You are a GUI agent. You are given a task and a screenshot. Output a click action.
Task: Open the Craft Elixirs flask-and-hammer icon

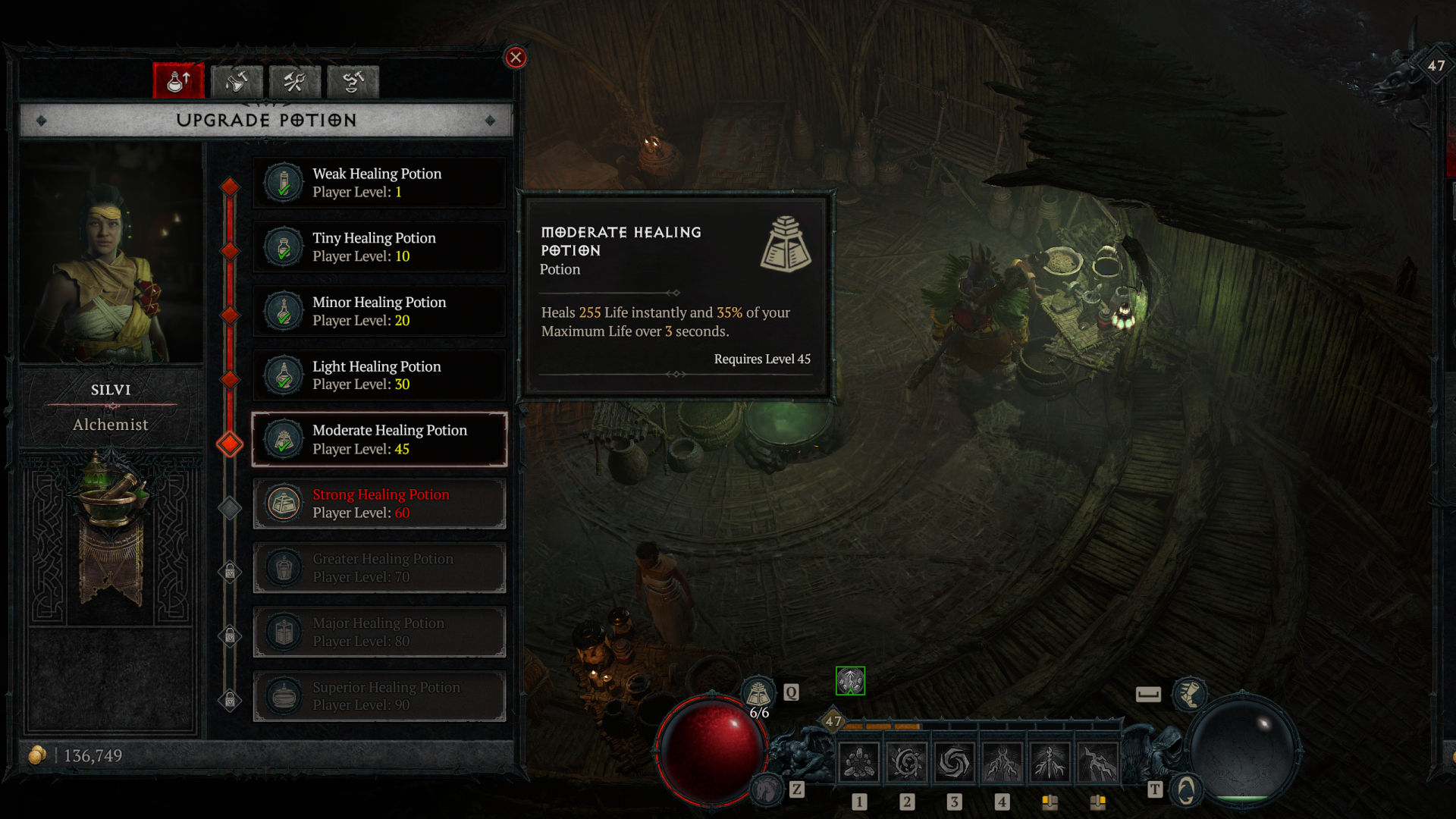coord(237,80)
